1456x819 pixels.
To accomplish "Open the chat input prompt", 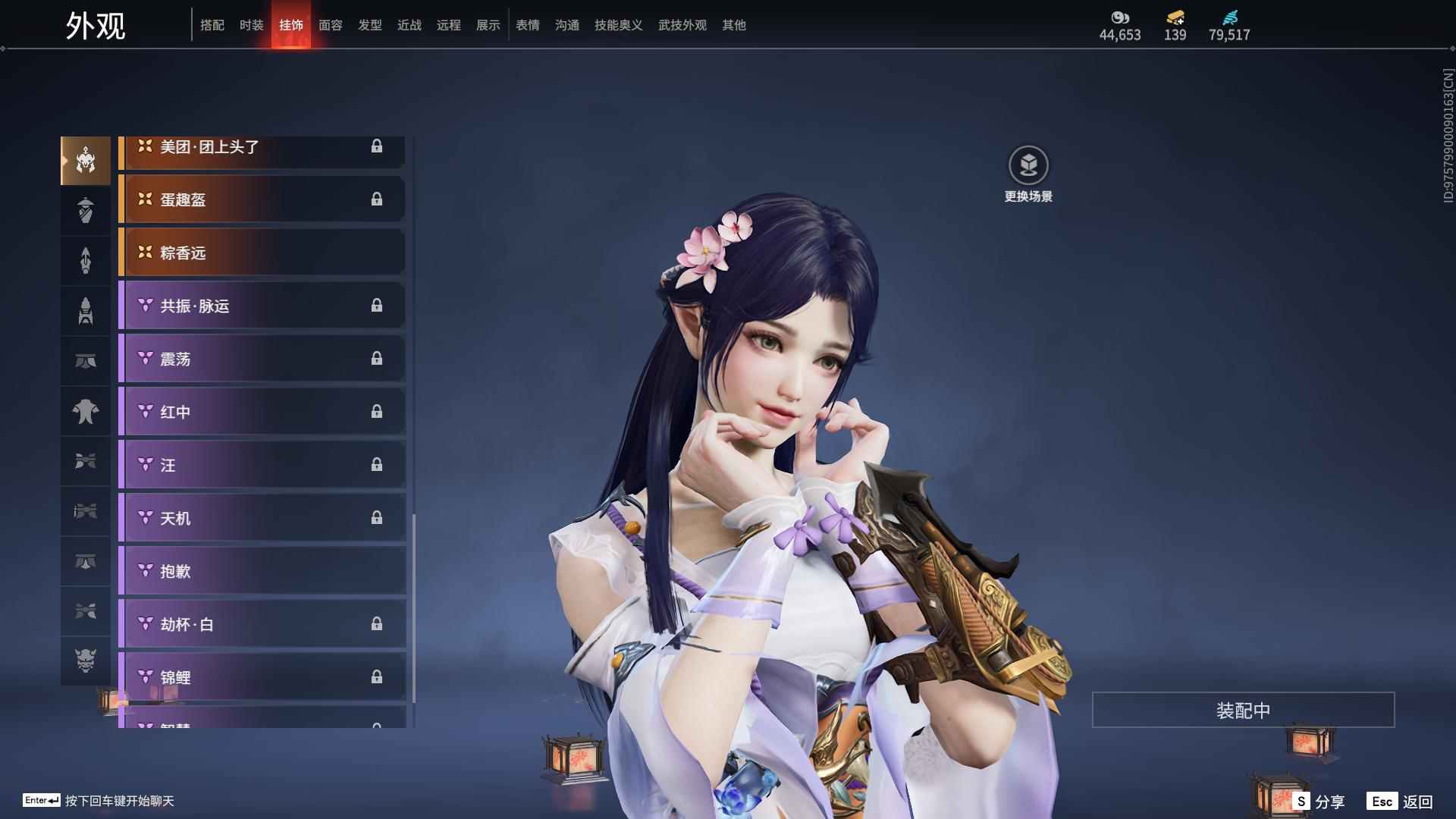I will click(99, 801).
